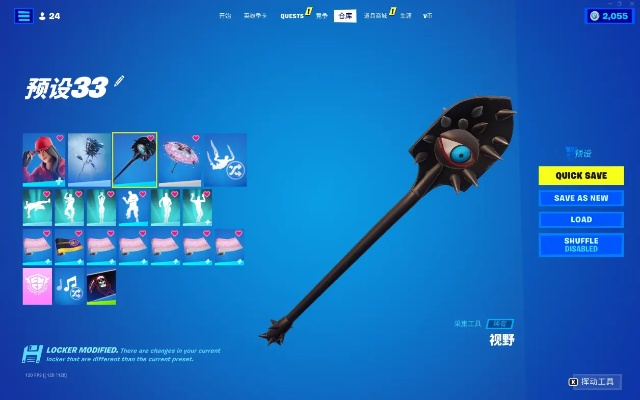Select the music notes shuffle slot
Viewport: 640px width, 400px height.
point(70,286)
